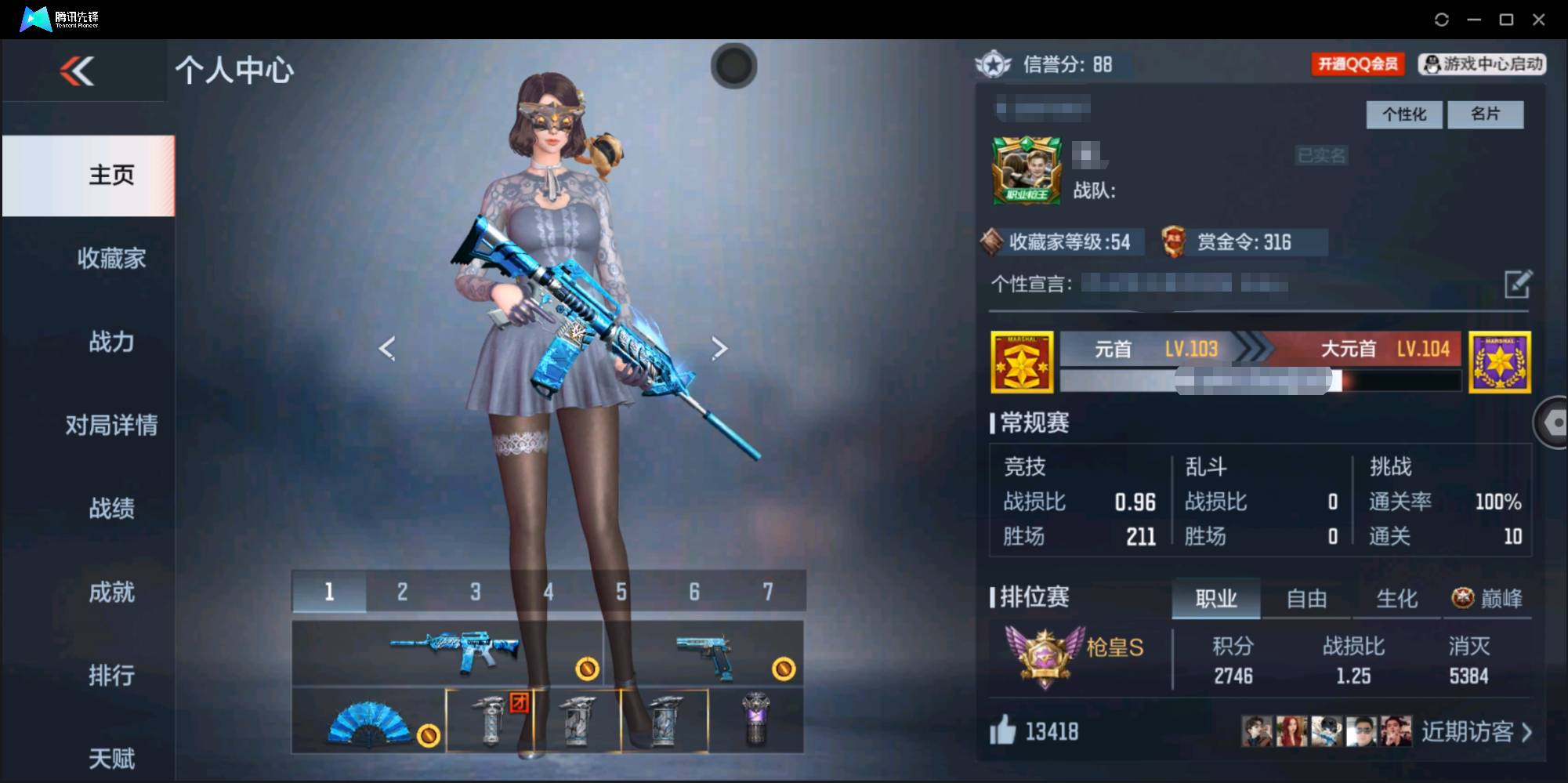Select the 天赋 talents sidebar entry

coord(112,757)
